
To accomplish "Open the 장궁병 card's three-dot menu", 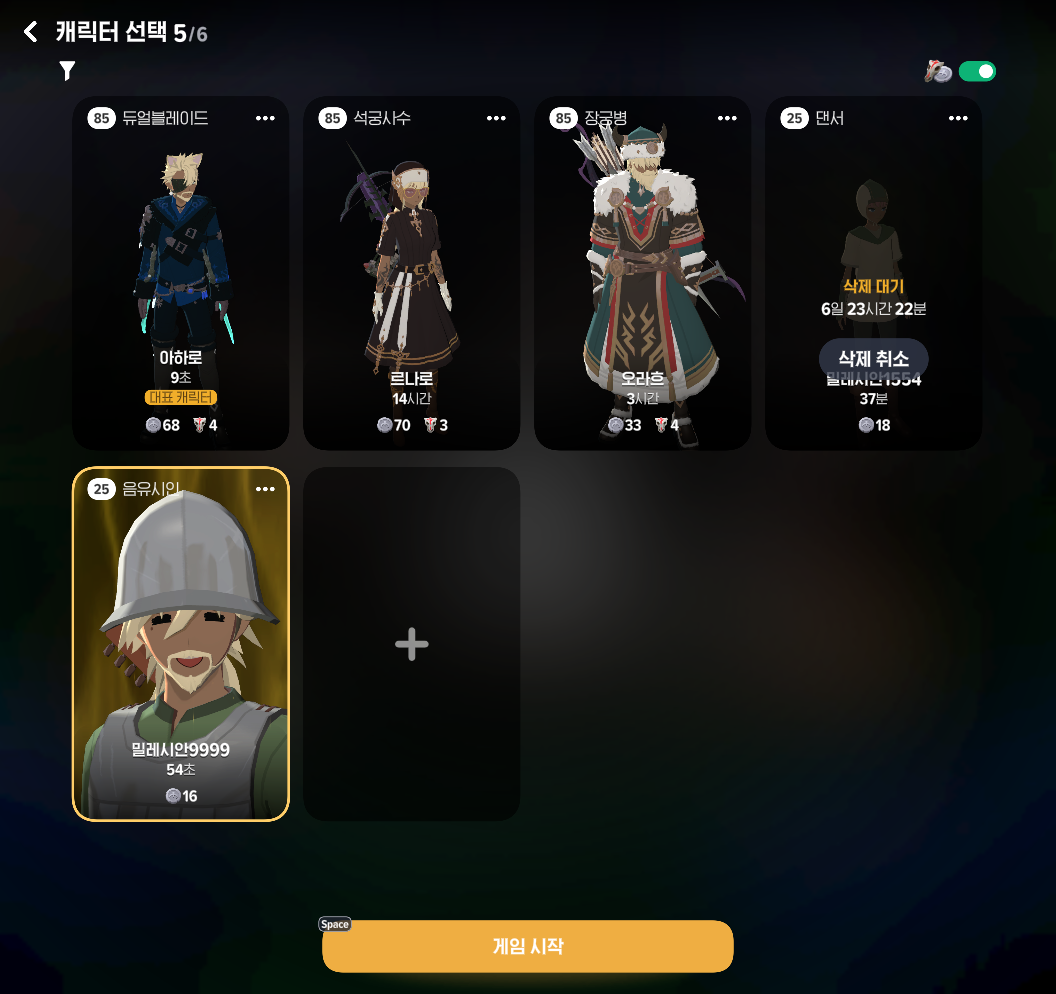I will (727, 118).
